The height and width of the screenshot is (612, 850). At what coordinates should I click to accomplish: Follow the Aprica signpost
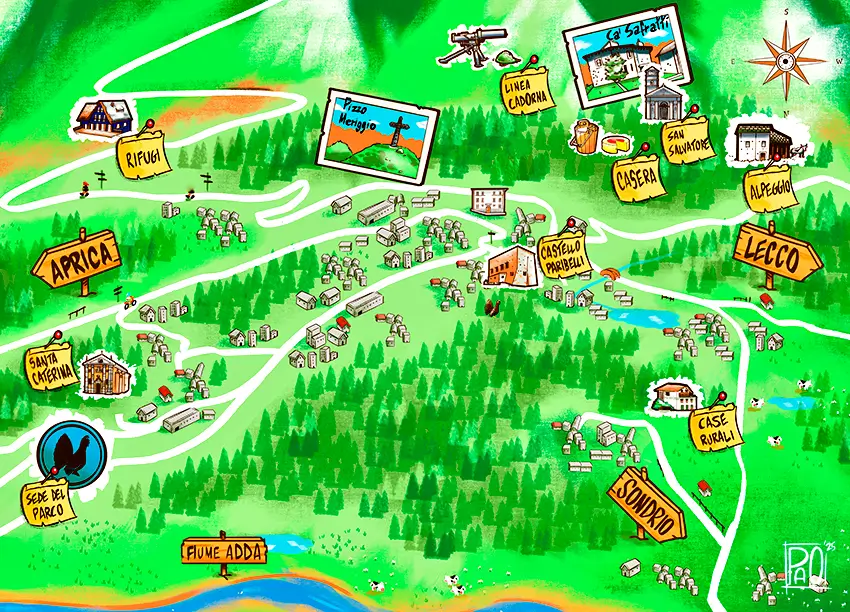pyautogui.click(x=78, y=260)
